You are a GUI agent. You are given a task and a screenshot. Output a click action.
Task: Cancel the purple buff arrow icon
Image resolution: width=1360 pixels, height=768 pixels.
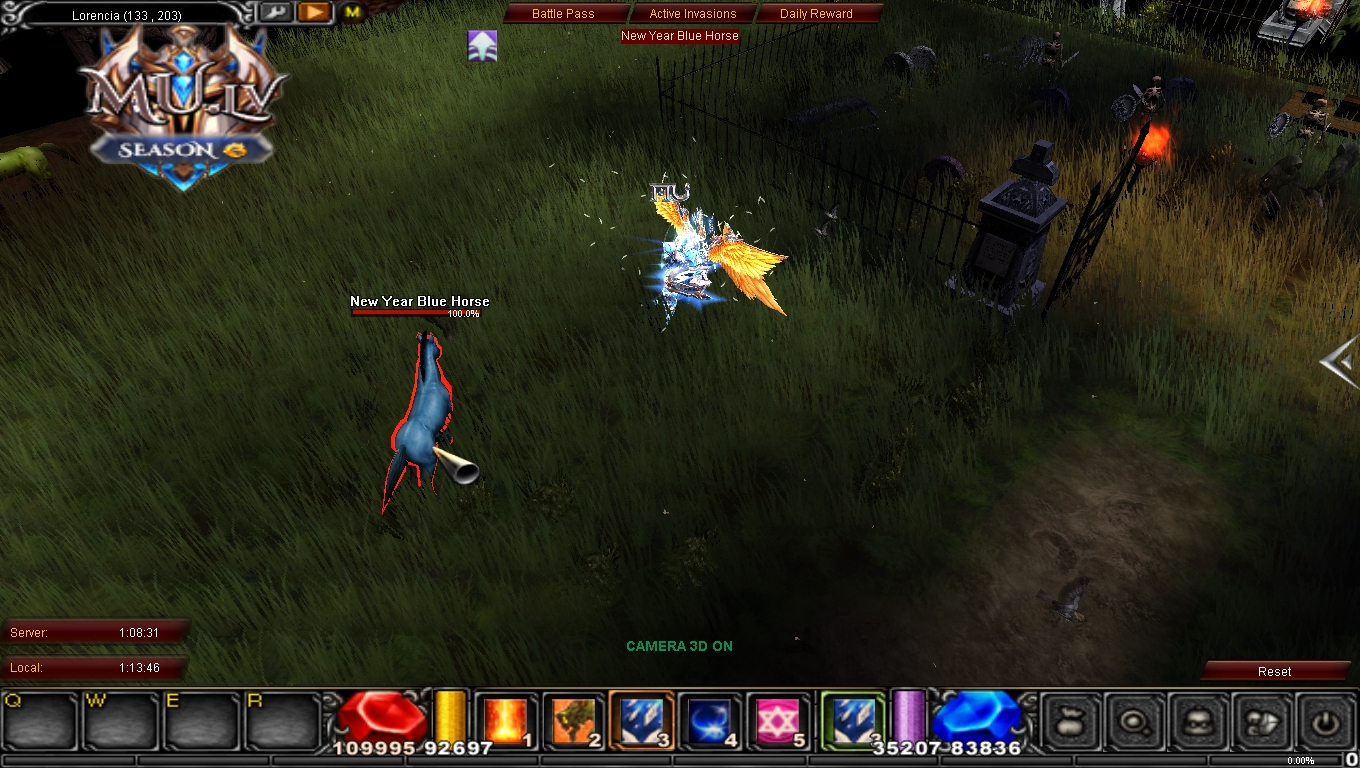tap(482, 45)
